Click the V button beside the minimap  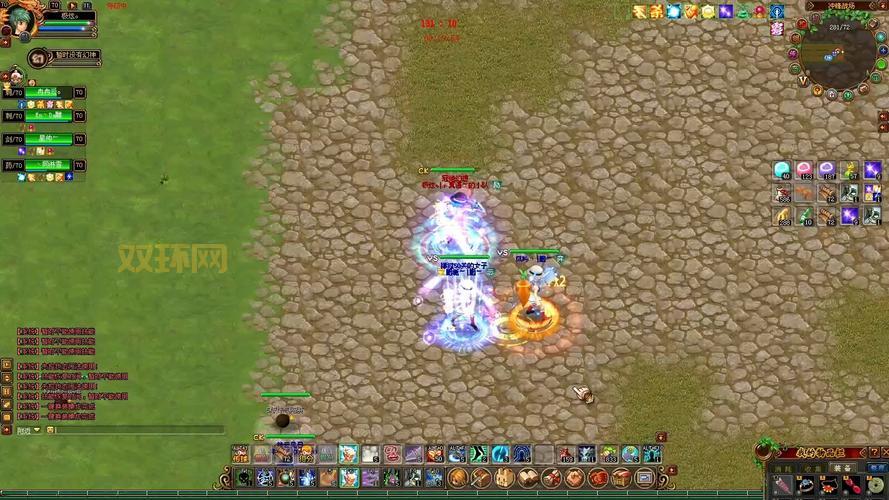click(803, 80)
